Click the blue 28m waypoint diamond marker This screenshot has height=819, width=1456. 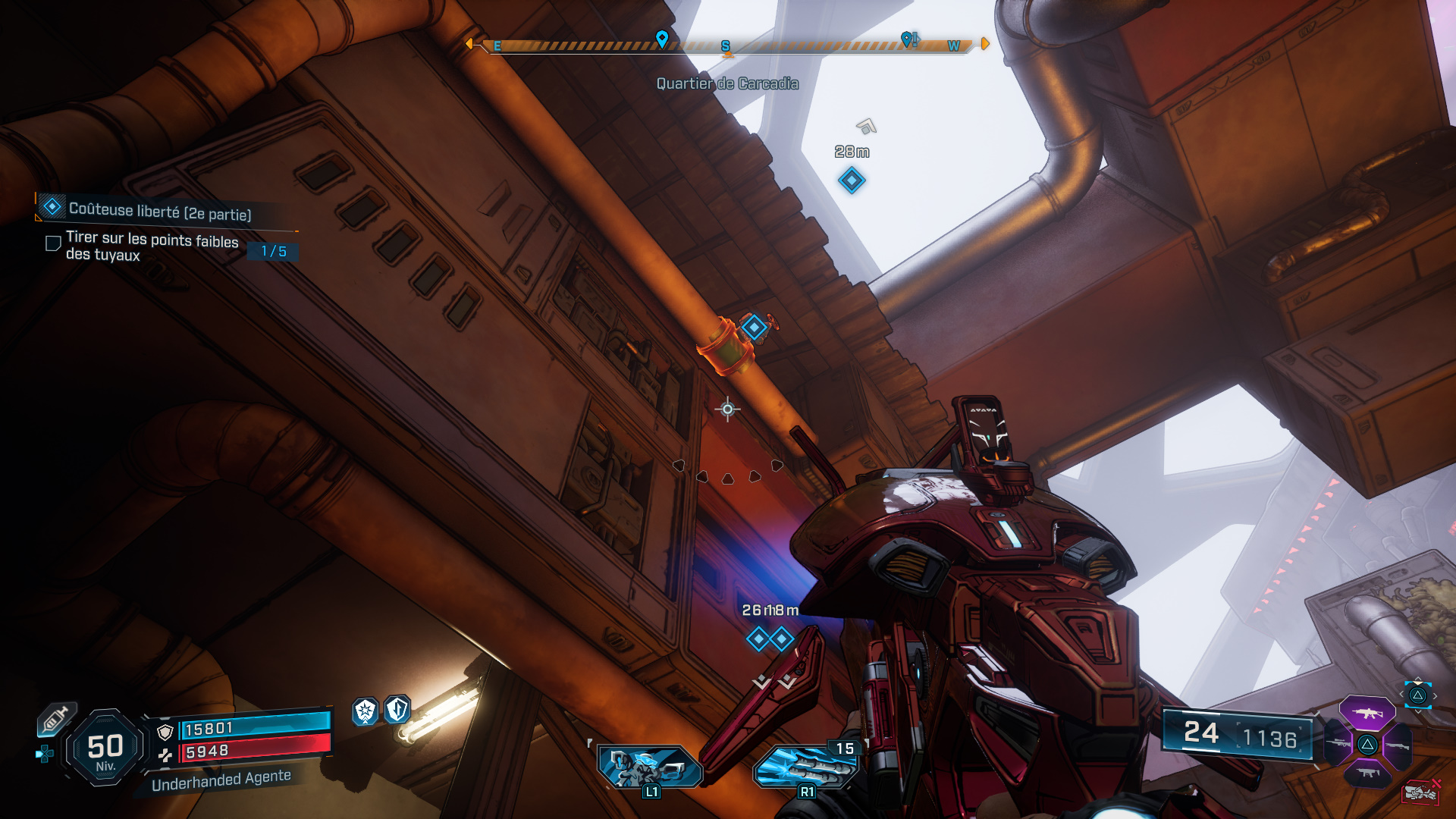click(851, 180)
